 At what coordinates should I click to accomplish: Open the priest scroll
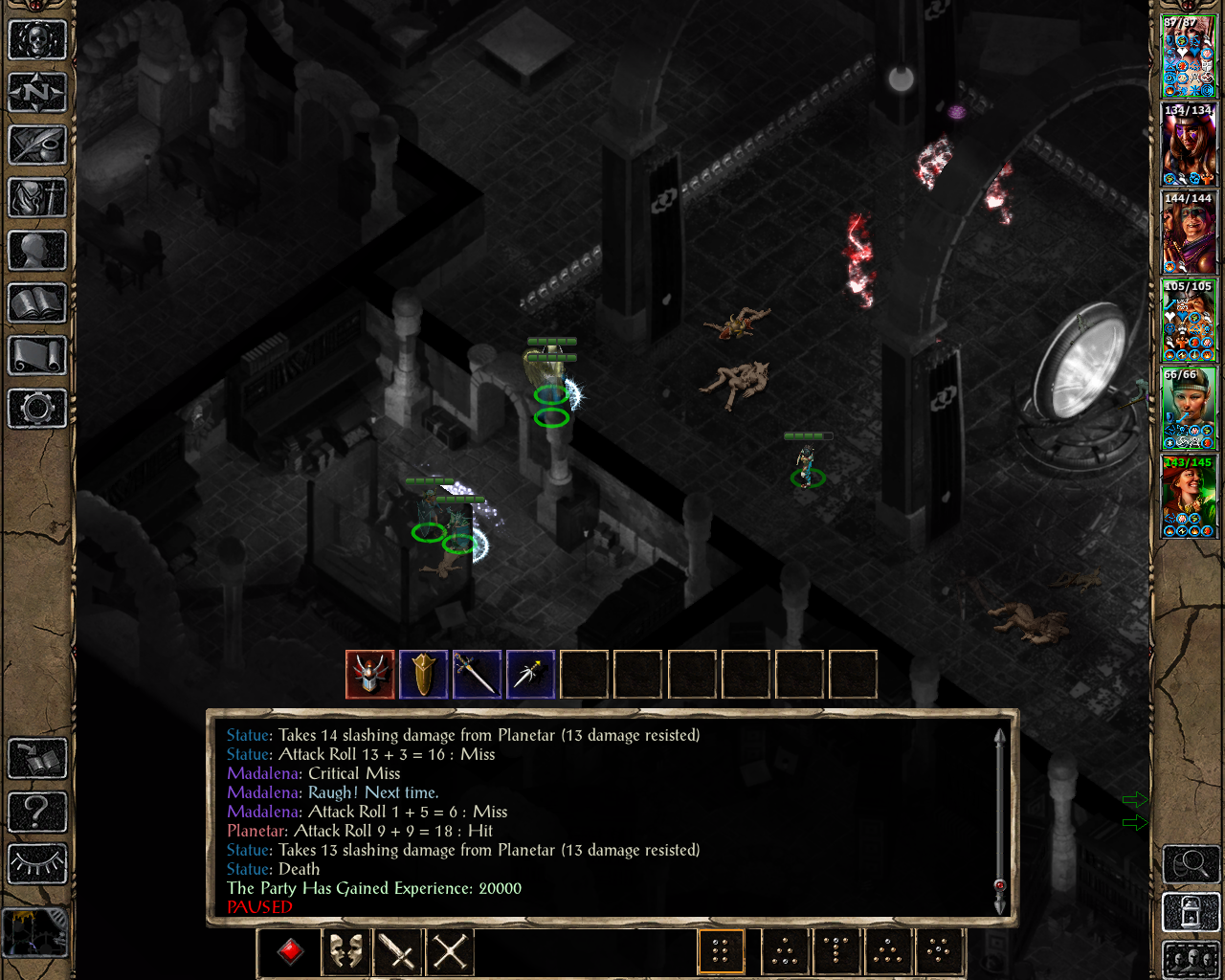point(37,356)
